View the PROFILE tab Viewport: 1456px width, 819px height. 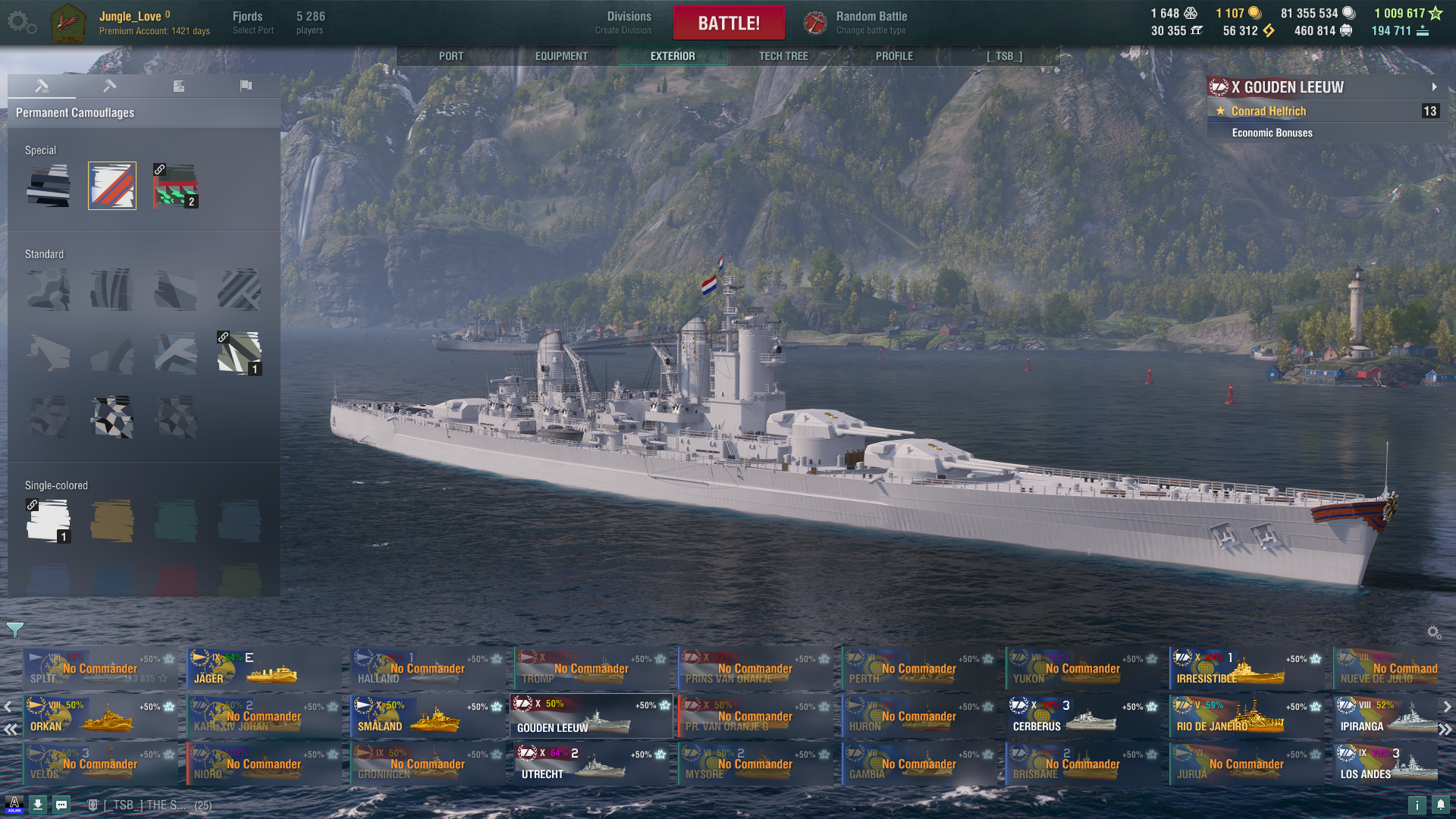tap(894, 56)
